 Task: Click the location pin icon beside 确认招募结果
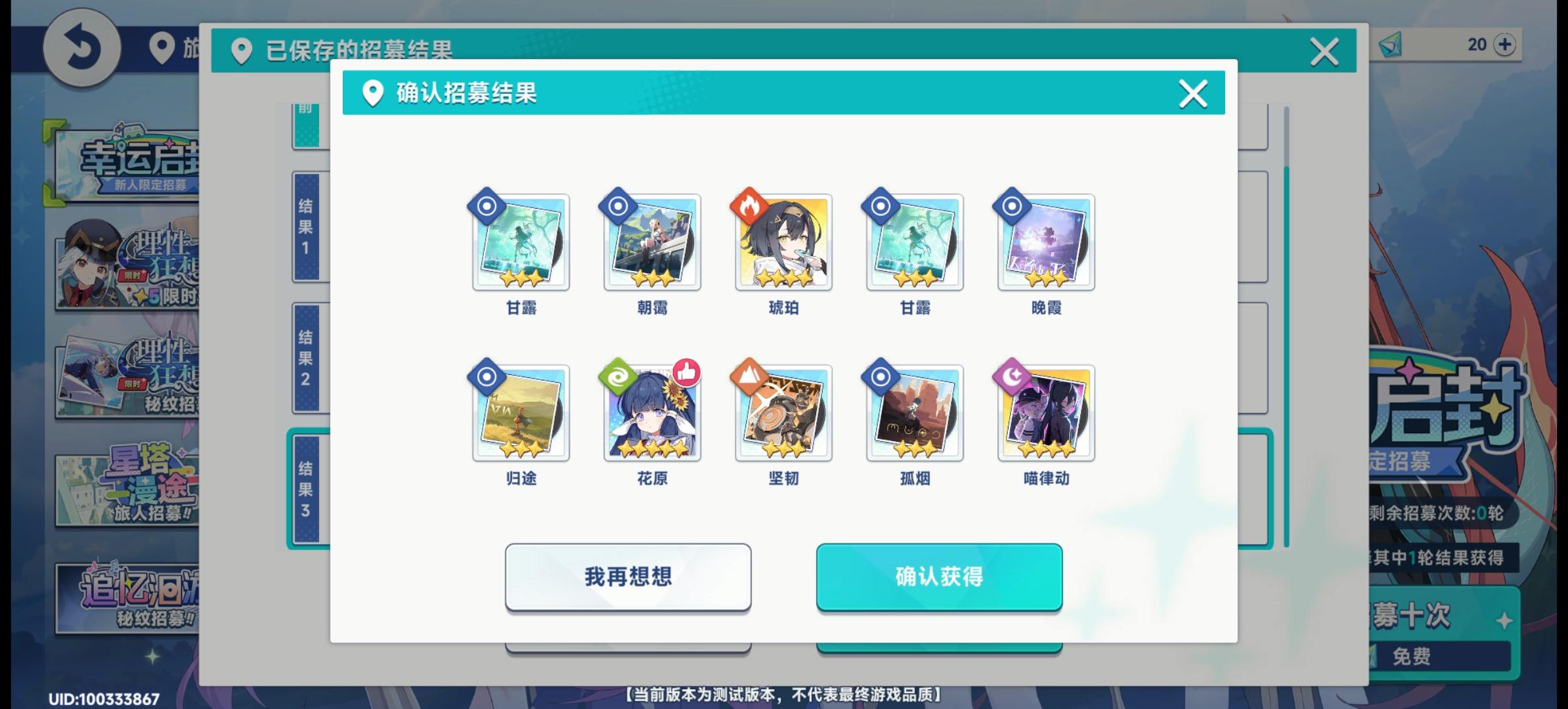374,93
